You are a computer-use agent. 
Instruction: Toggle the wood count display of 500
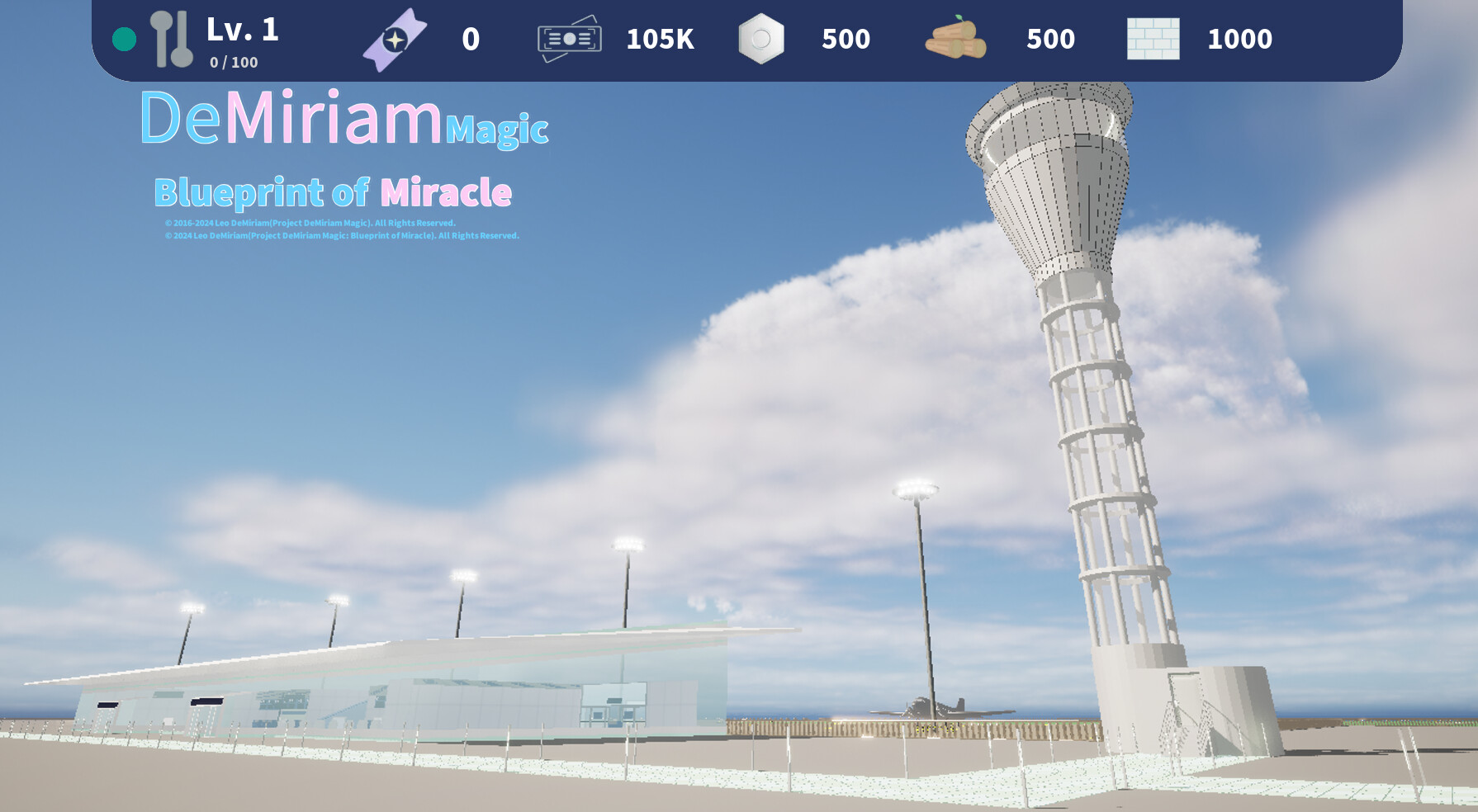click(1050, 38)
